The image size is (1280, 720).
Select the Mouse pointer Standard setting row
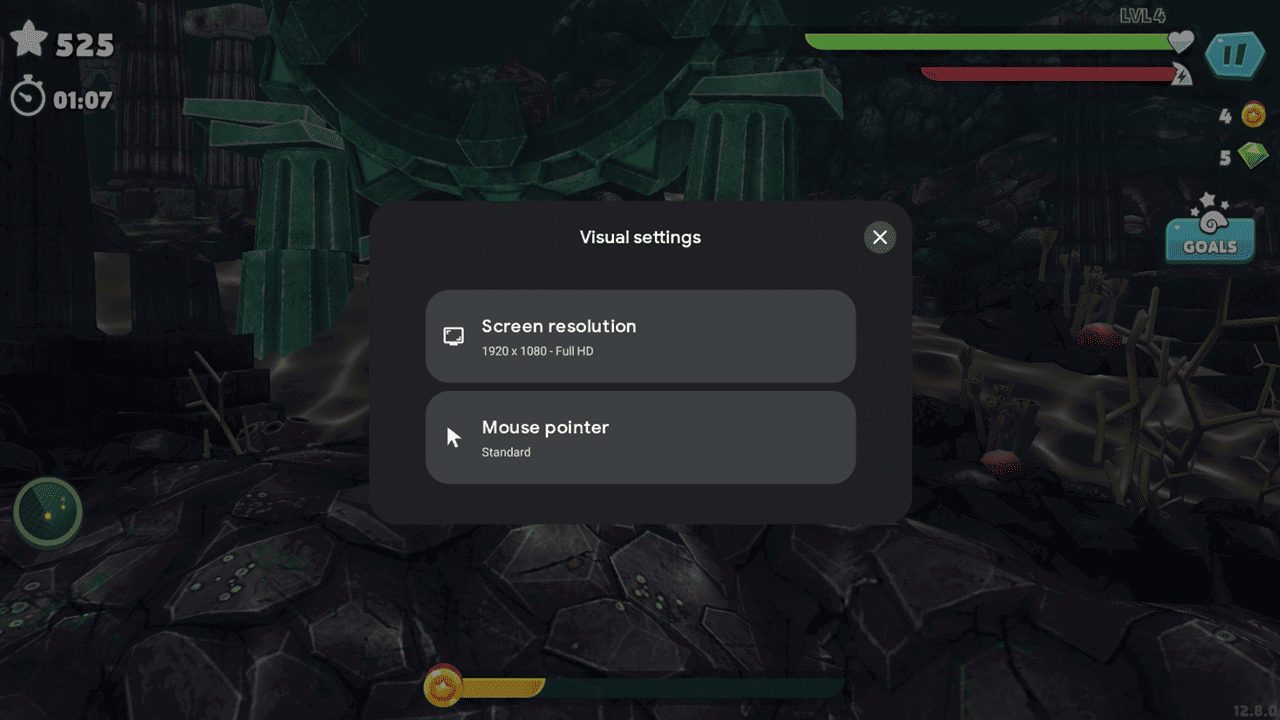[640, 437]
